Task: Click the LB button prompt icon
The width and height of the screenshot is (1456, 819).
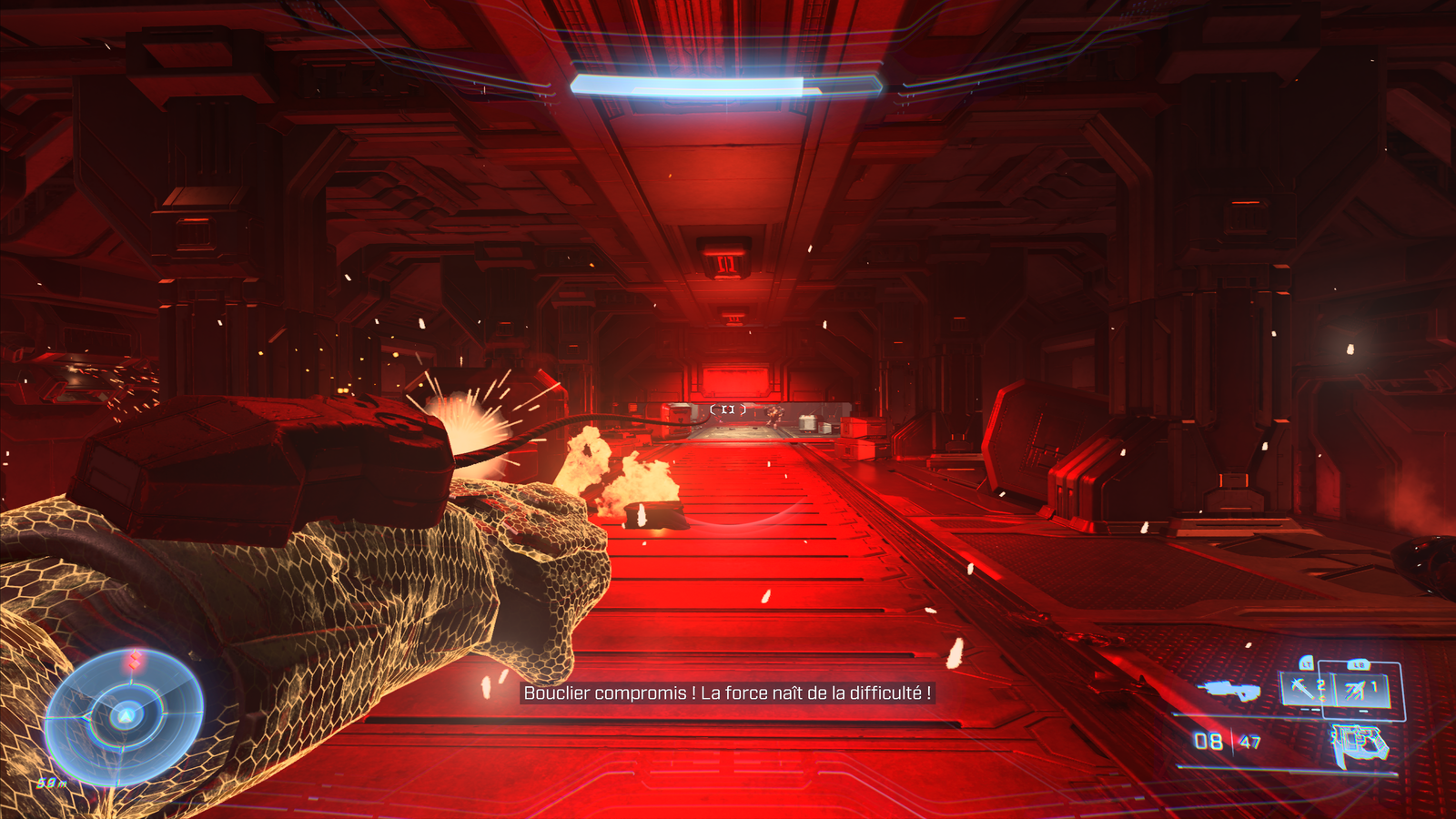Action: [1360, 663]
